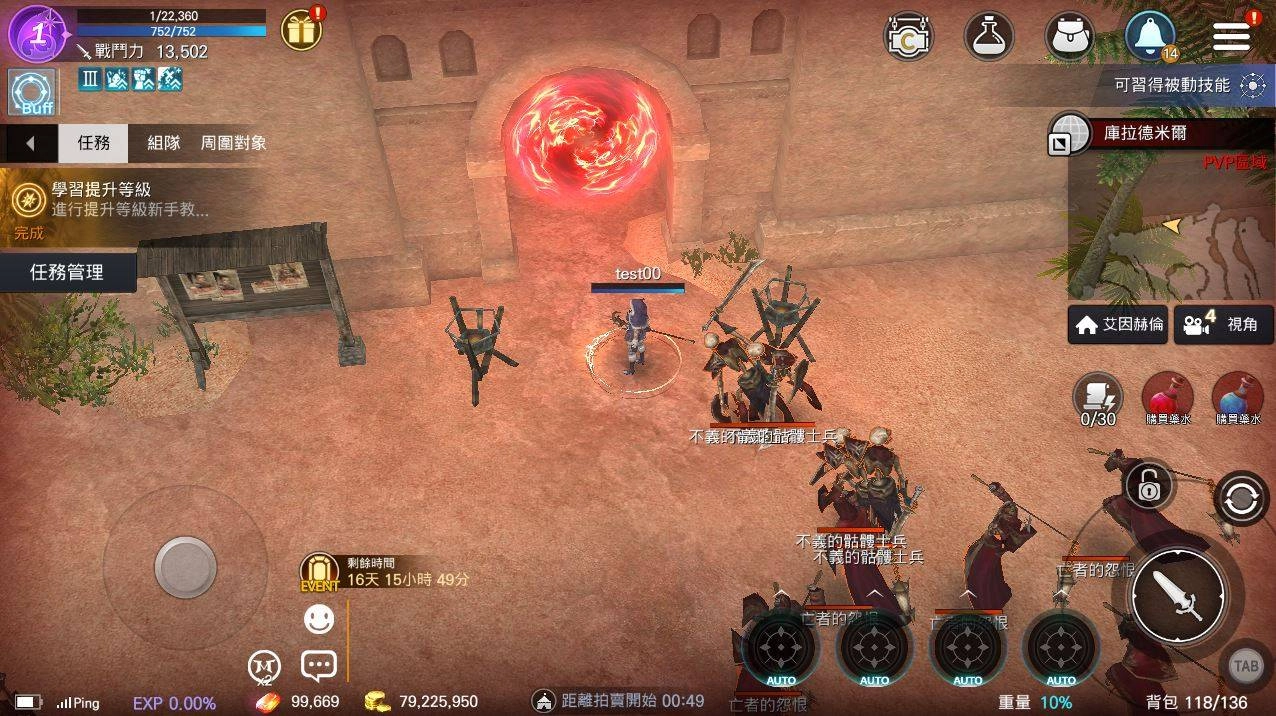Open the gift box rewards icon
This screenshot has width=1276, height=716.
pos(300,31)
